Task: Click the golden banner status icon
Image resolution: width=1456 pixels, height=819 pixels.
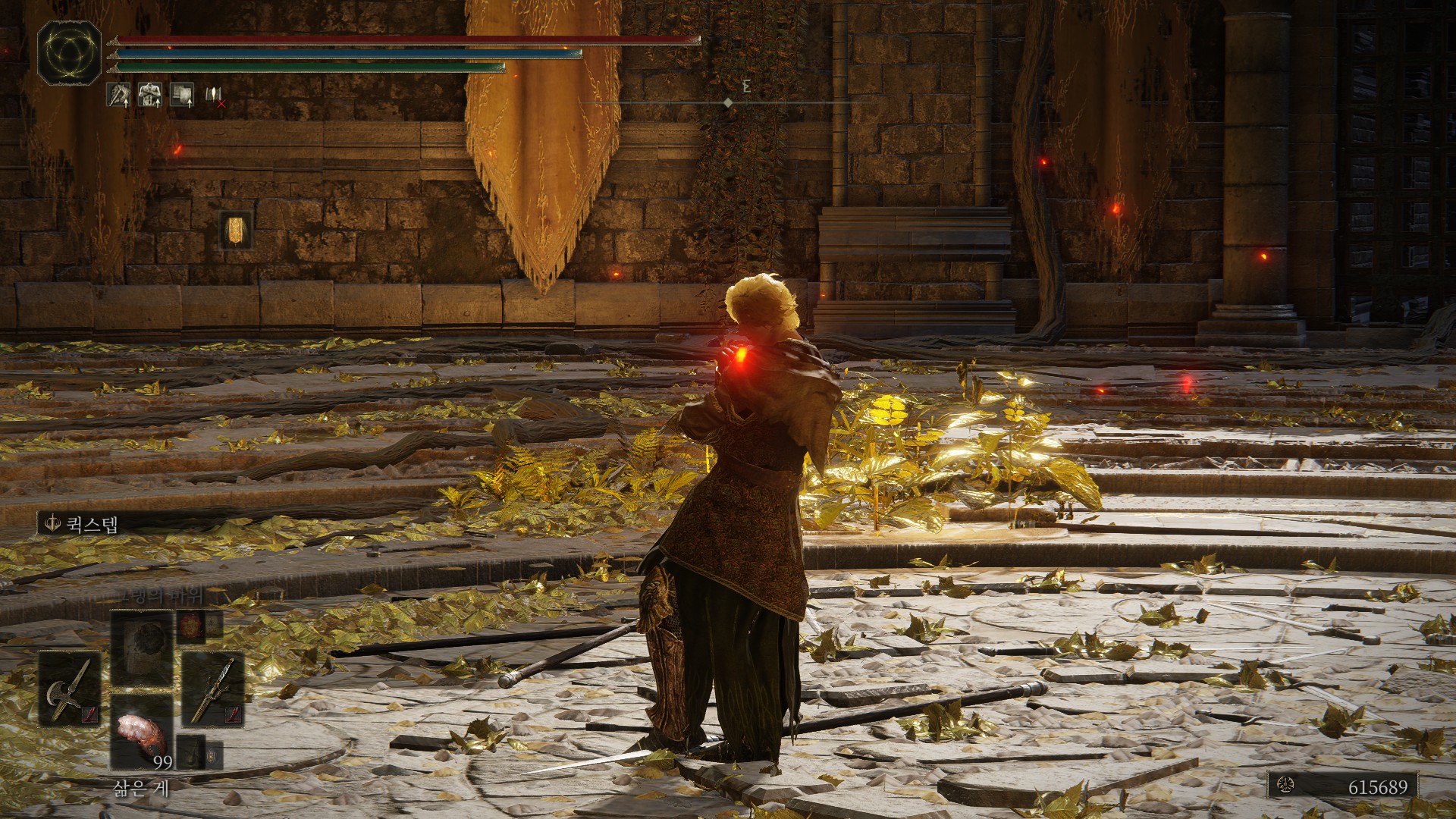Action: pyautogui.click(x=236, y=230)
